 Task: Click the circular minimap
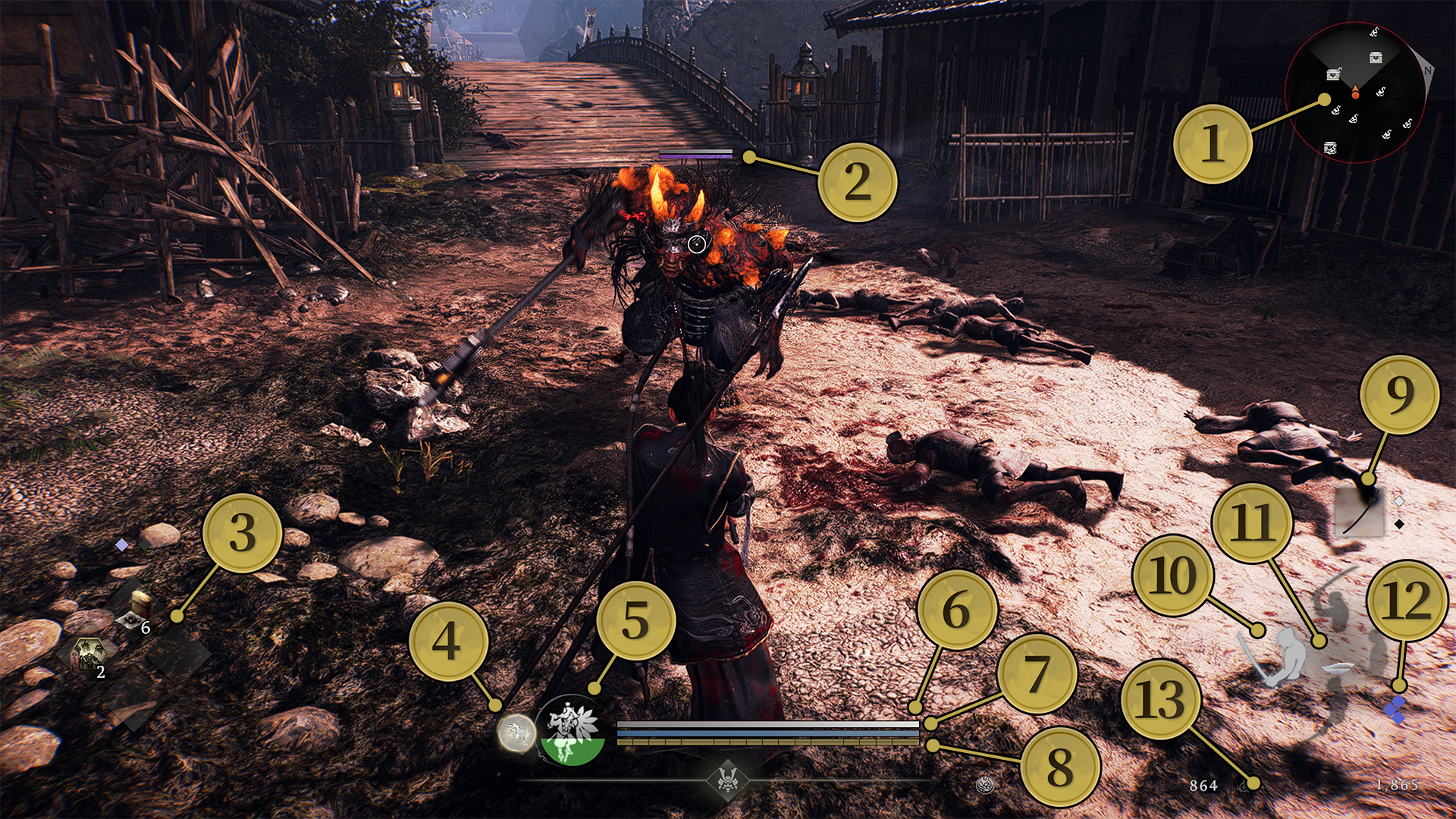(x=1355, y=93)
